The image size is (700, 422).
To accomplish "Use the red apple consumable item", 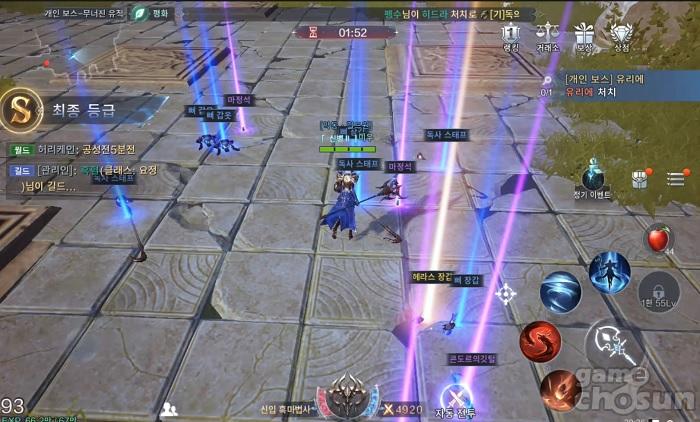I will [657, 239].
